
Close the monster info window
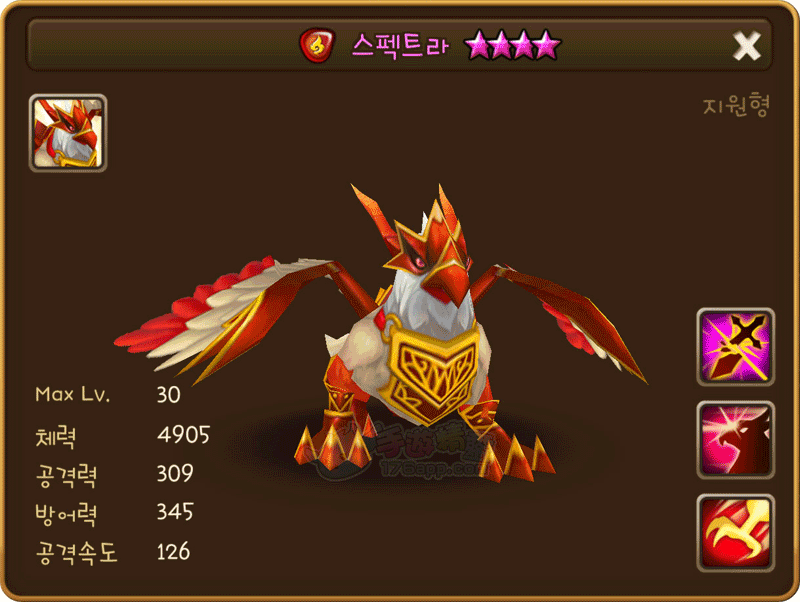coord(747,45)
